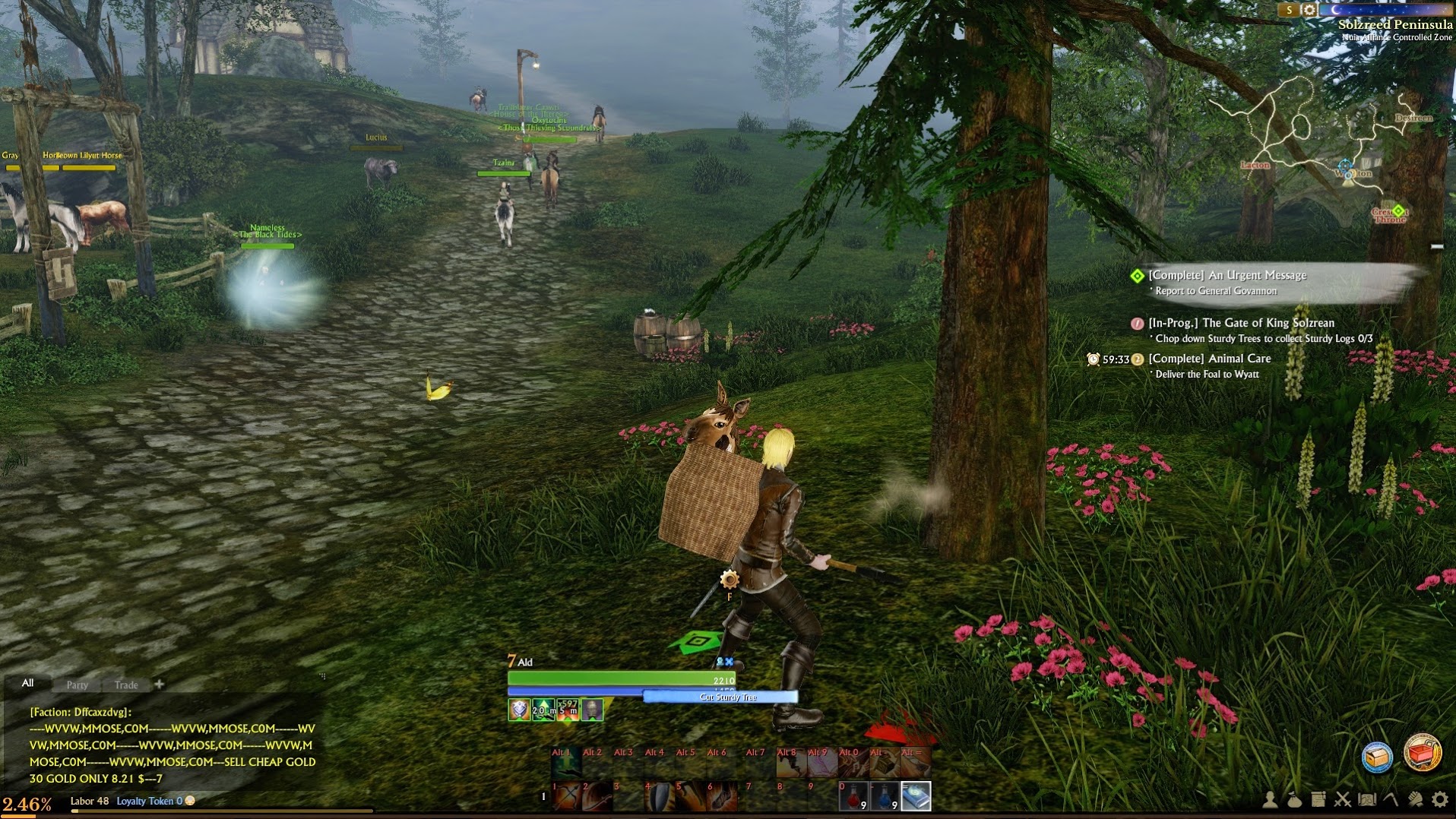
Task: Switch to the Party chat tab
Action: [78, 685]
